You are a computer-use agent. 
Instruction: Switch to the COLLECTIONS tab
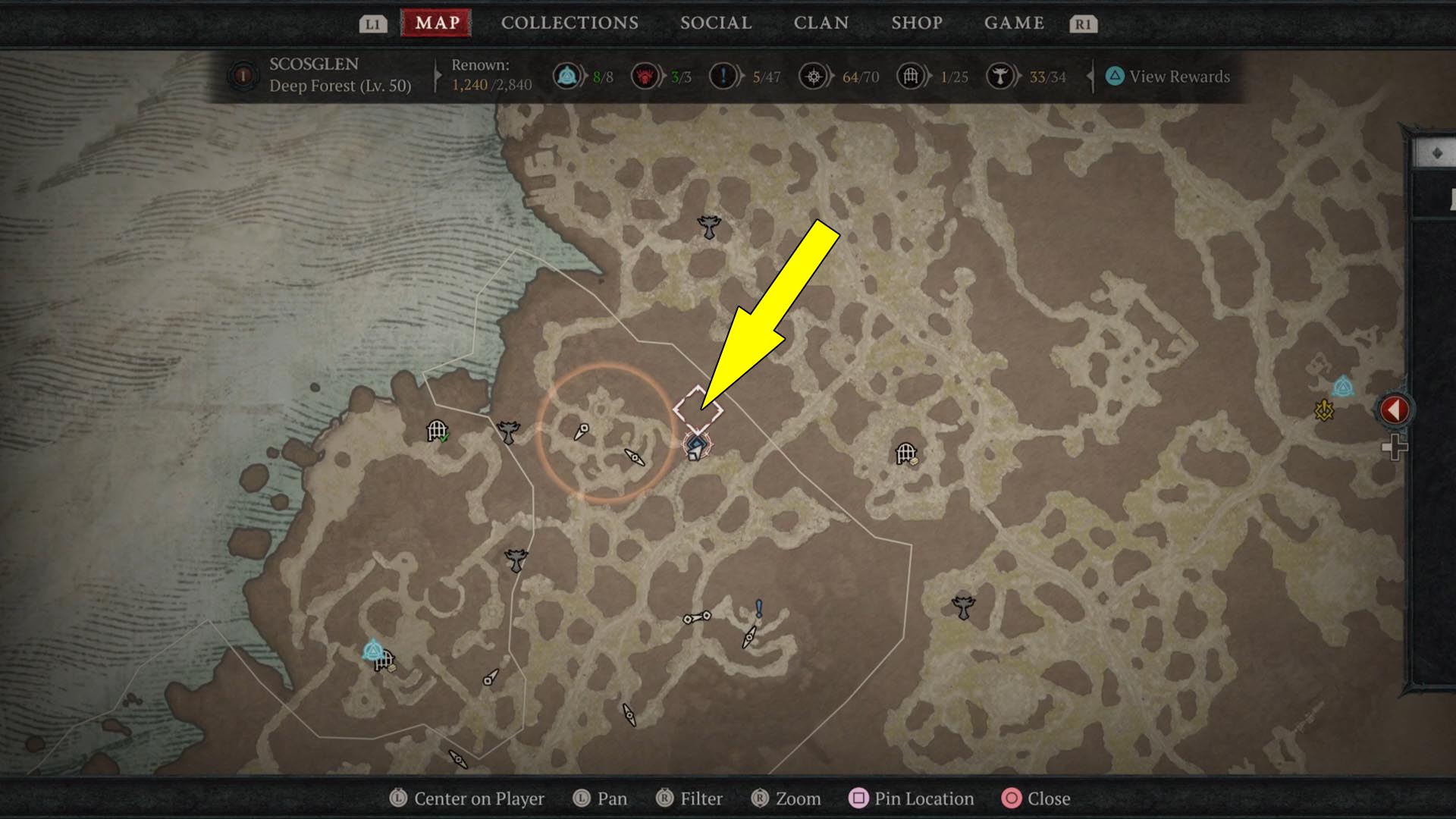[x=569, y=23]
